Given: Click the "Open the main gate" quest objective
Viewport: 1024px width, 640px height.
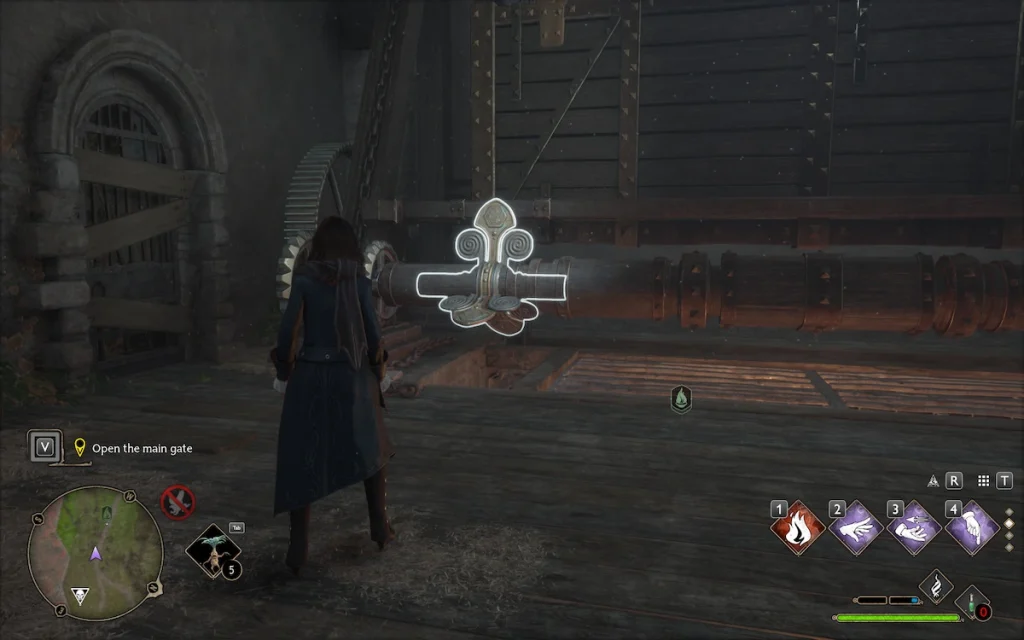Looking at the screenshot, I should [x=142, y=449].
